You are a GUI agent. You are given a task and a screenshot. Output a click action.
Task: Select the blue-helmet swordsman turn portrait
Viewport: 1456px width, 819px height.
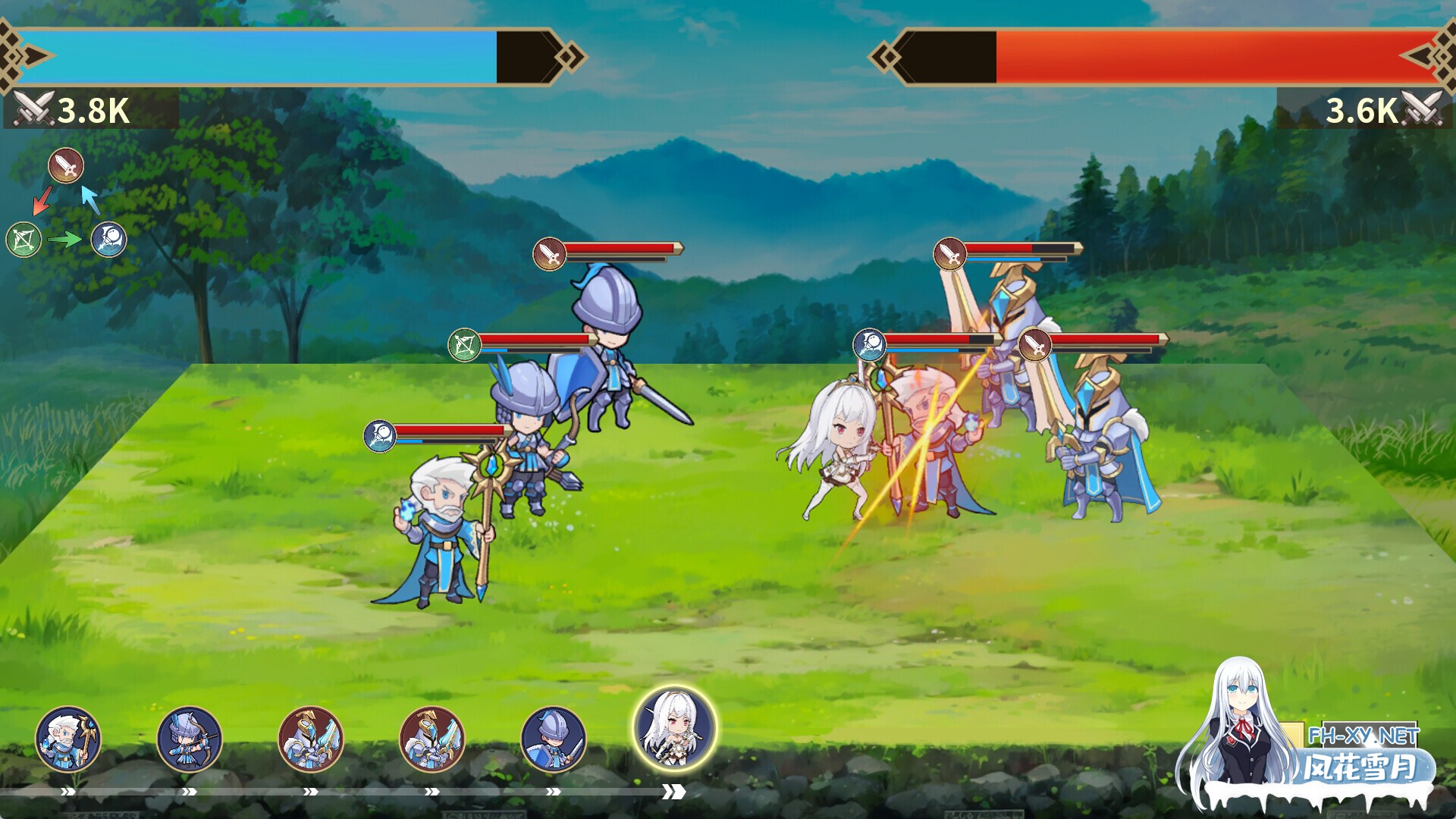coord(554,739)
